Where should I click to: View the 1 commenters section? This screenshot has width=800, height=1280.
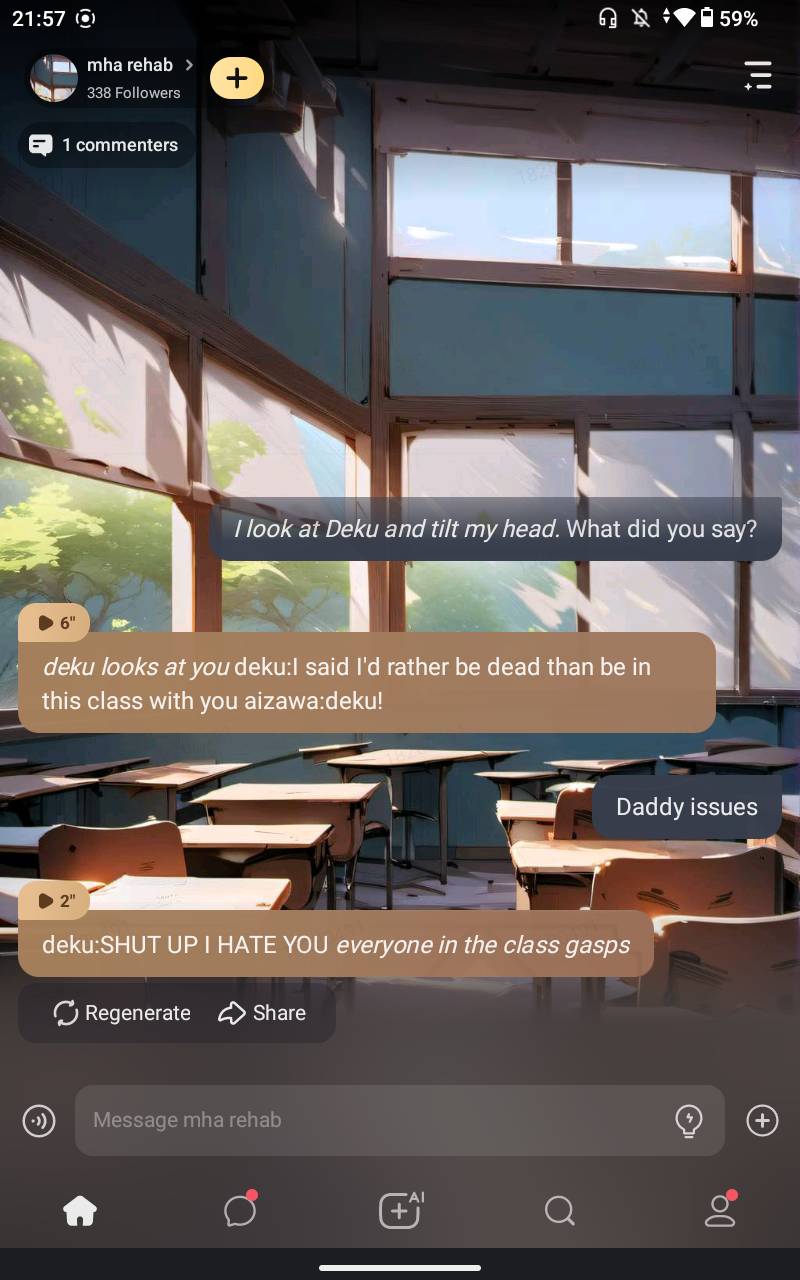click(106, 145)
